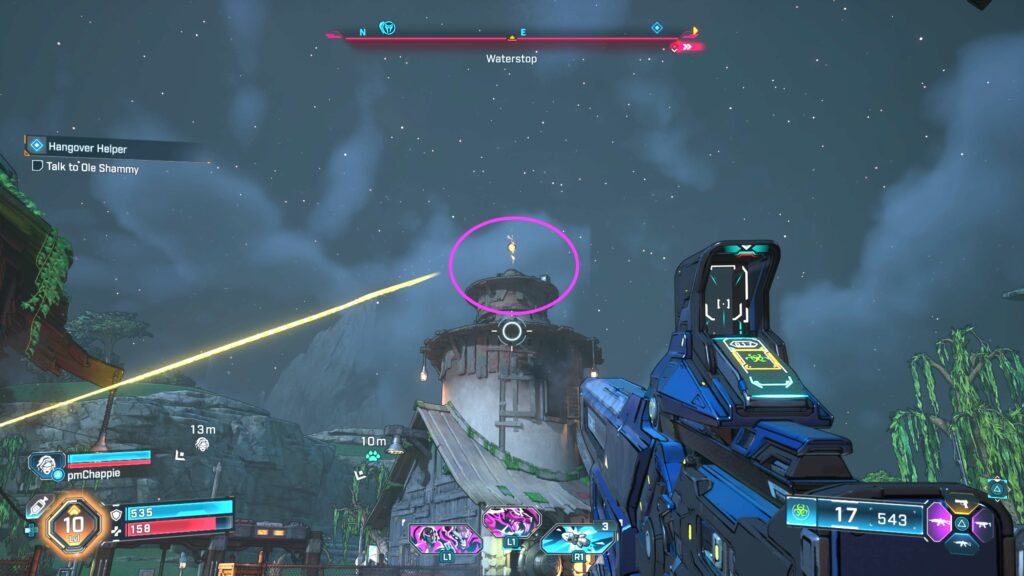
Task: Select the shield-faced marker on the compass
Action: coord(388,28)
